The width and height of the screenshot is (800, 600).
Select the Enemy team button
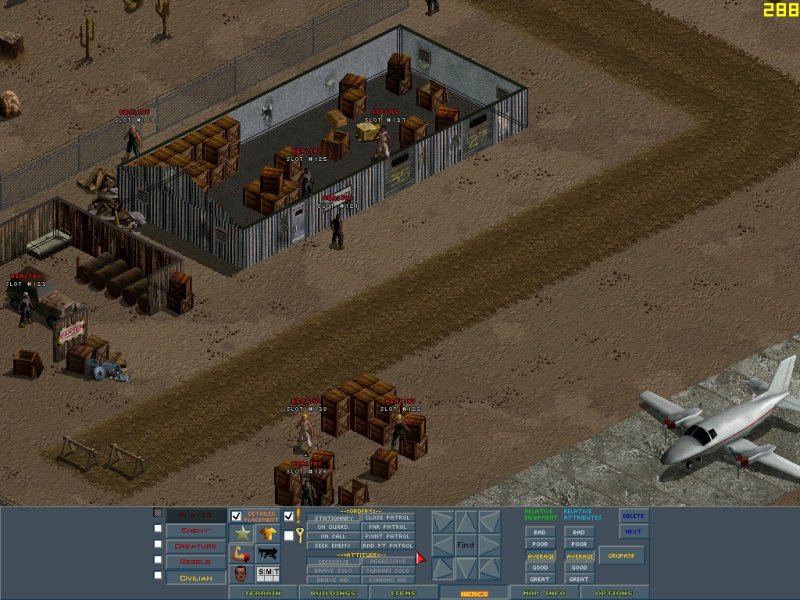point(196,530)
